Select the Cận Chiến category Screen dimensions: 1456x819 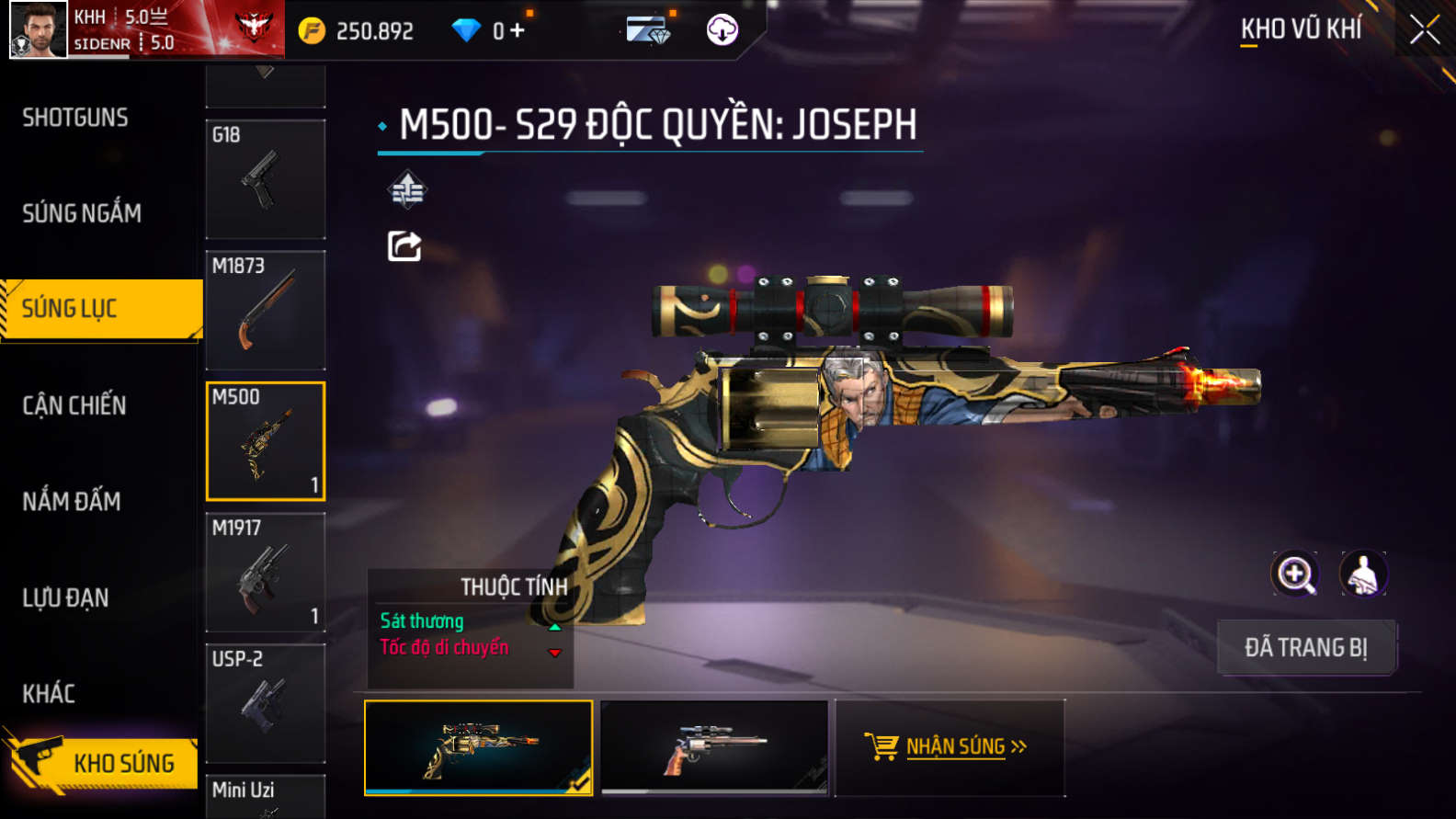pos(74,405)
